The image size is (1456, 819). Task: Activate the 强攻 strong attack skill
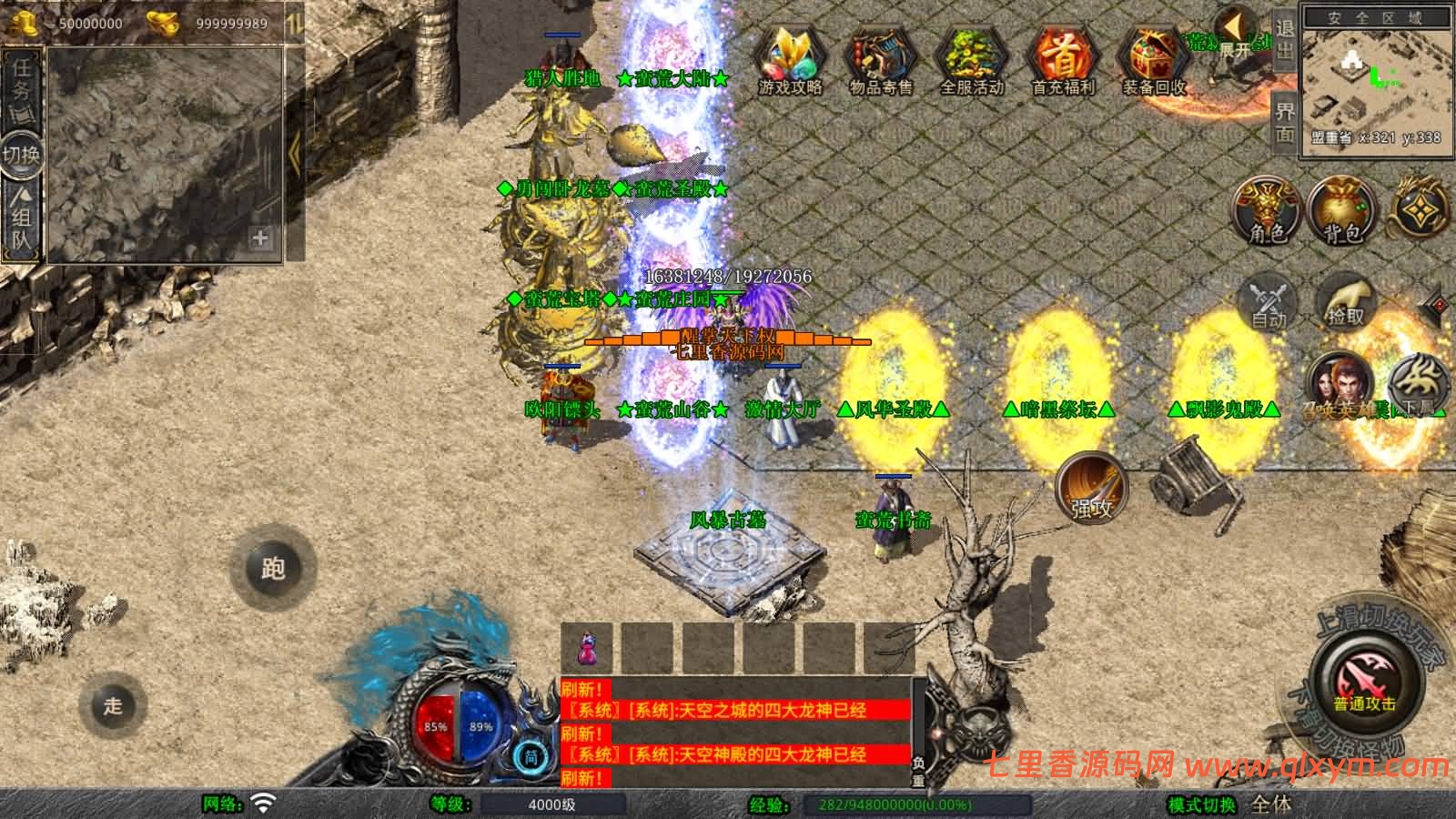1091,489
